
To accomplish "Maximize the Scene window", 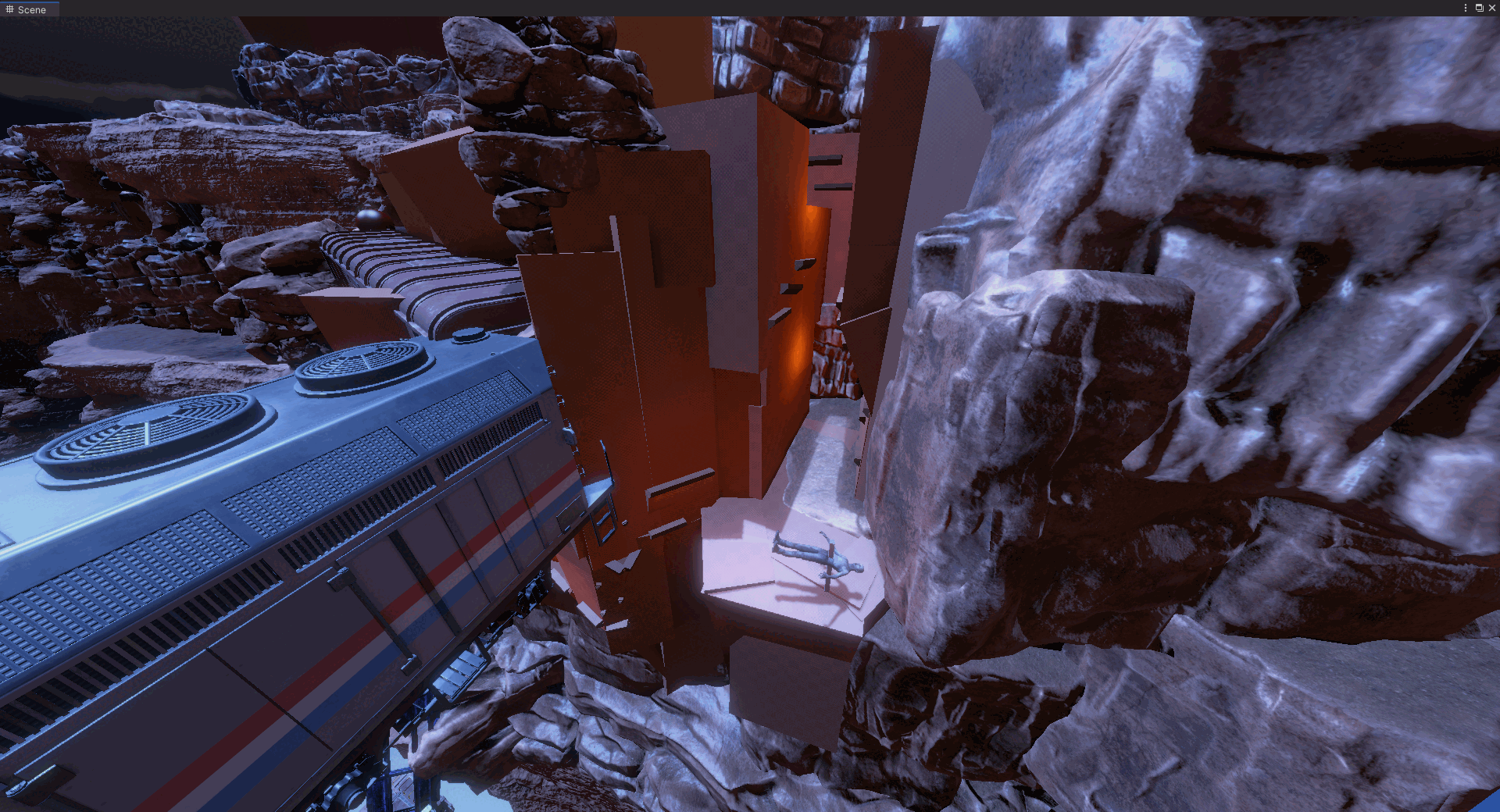I will click(1479, 8).
